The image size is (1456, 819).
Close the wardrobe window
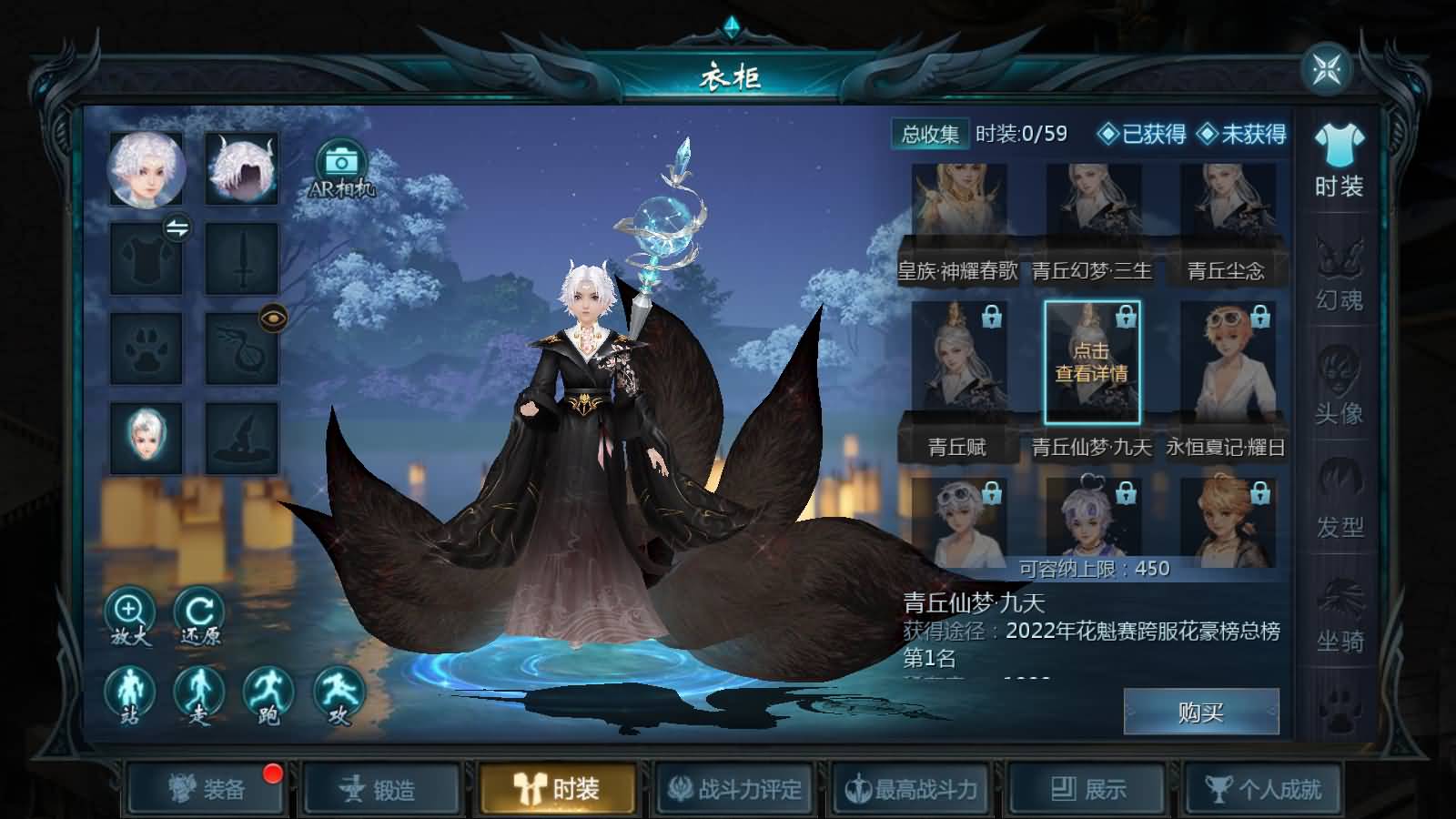click(x=1327, y=69)
